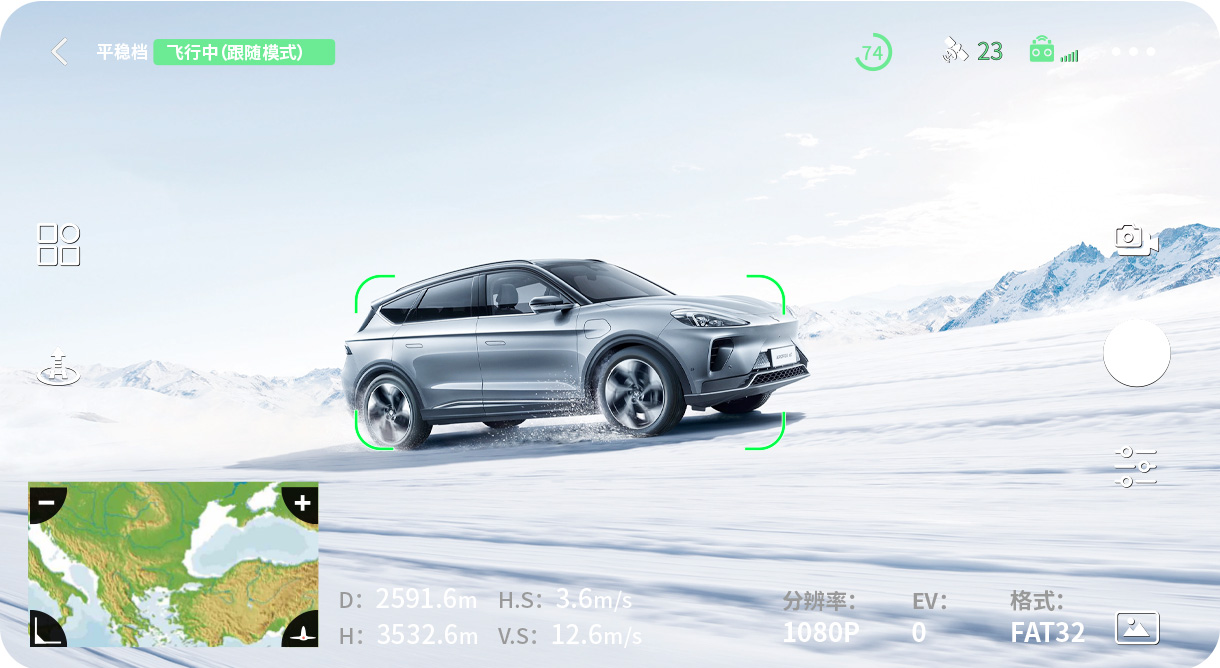The height and width of the screenshot is (668, 1220).
Task: Open the photo gallery icon
Action: (x=1137, y=628)
